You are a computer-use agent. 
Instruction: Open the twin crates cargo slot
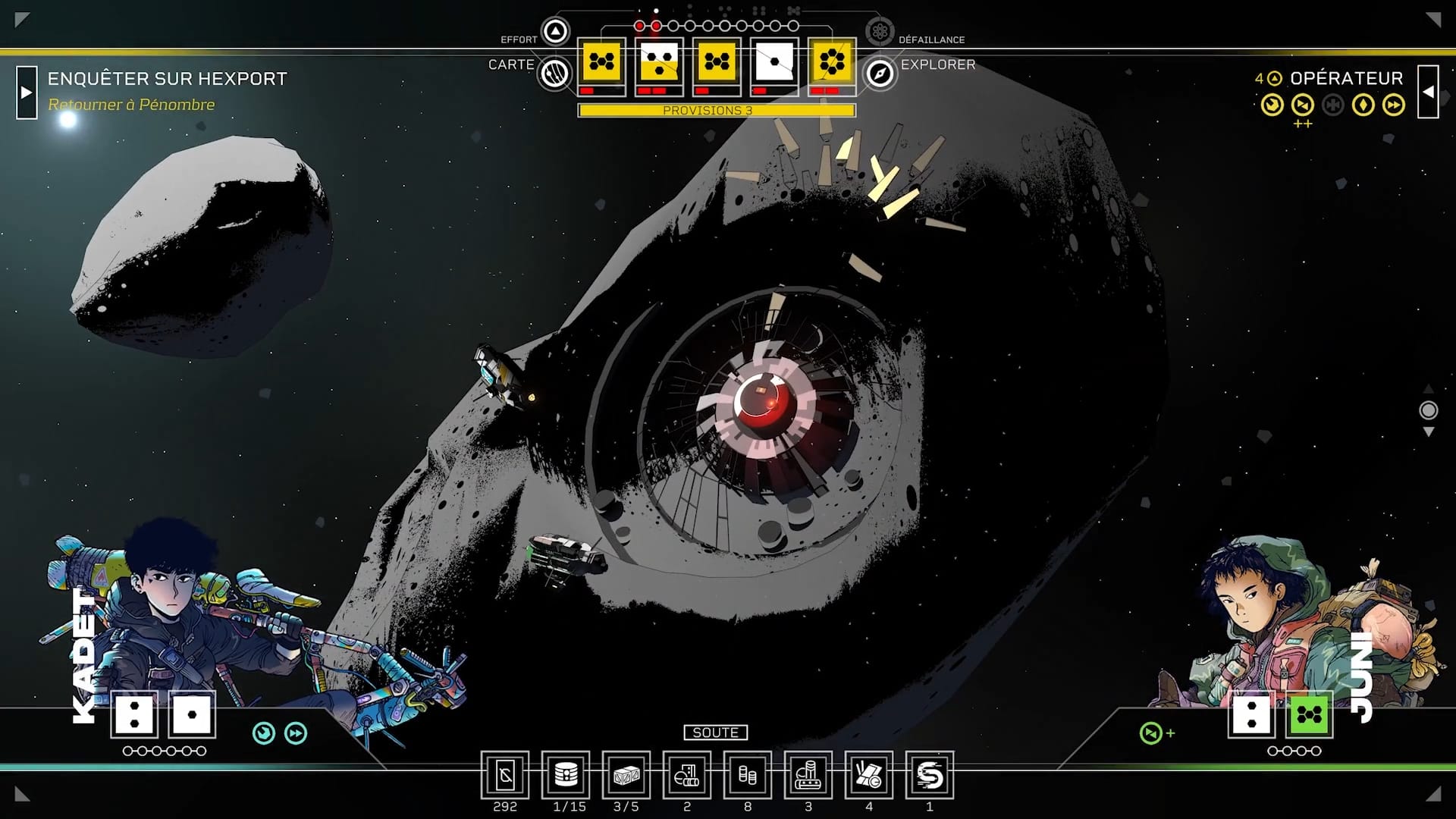coord(626,775)
